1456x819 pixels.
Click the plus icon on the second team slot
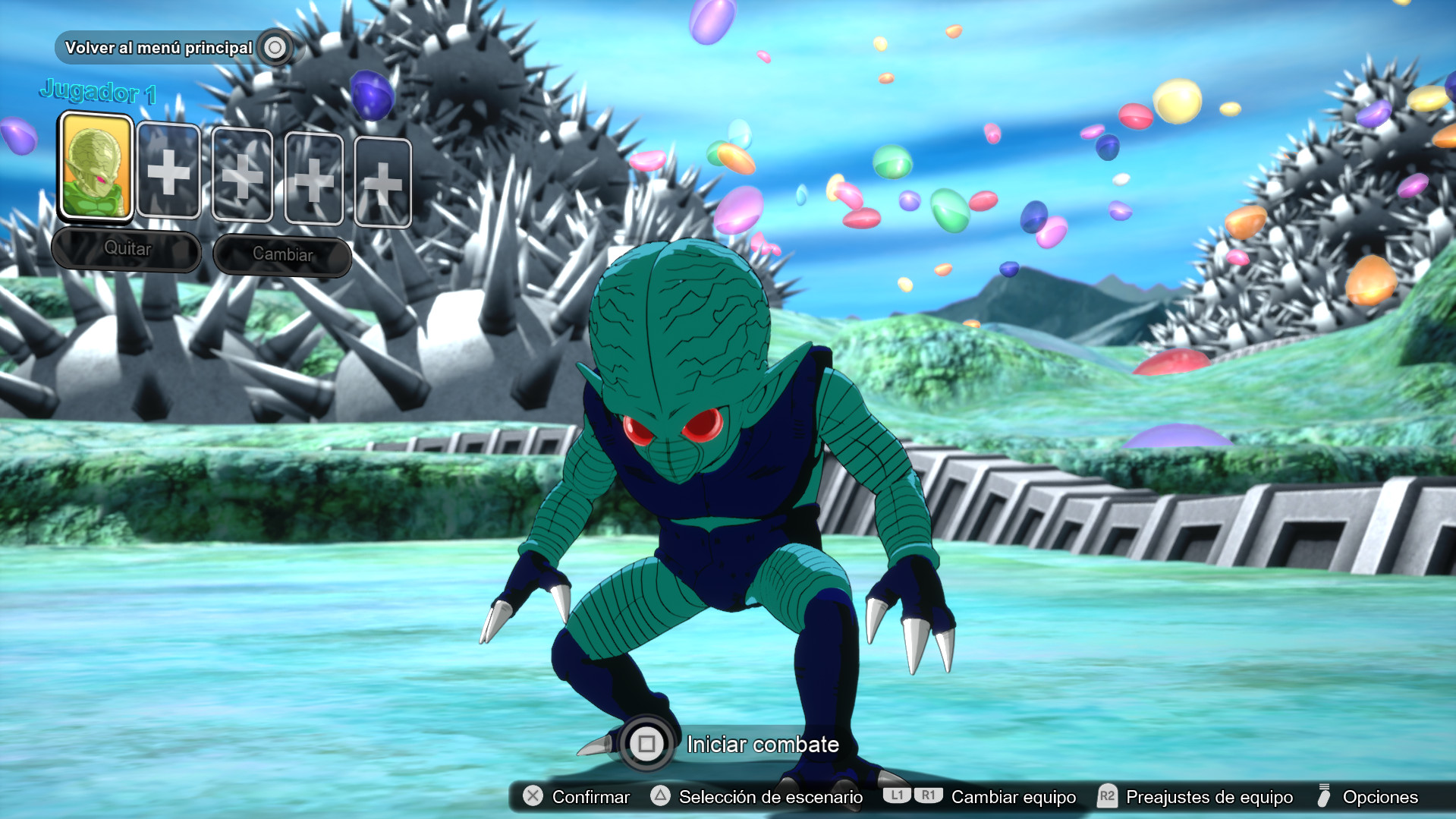[x=170, y=175]
